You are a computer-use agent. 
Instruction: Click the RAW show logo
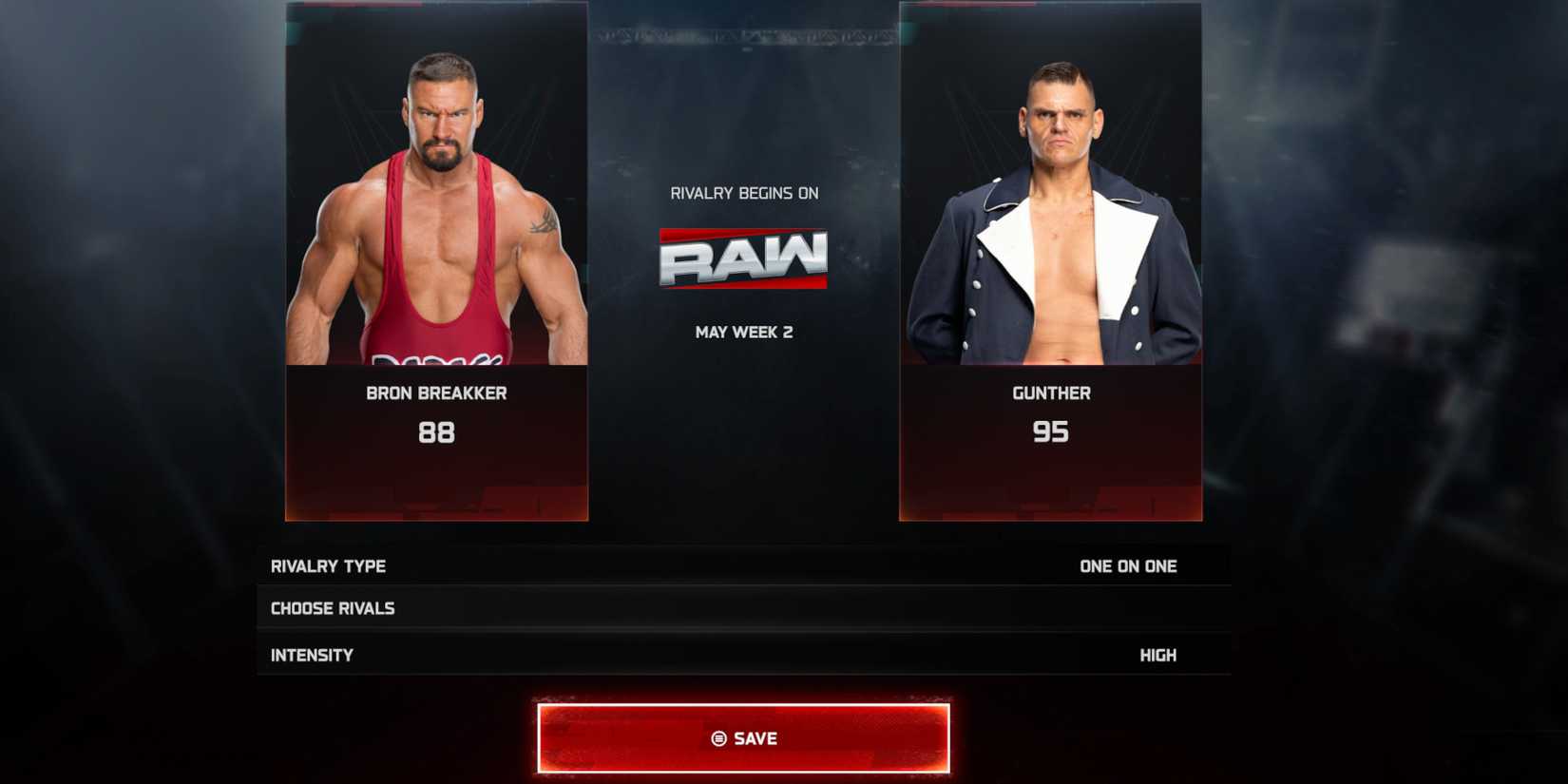744,258
